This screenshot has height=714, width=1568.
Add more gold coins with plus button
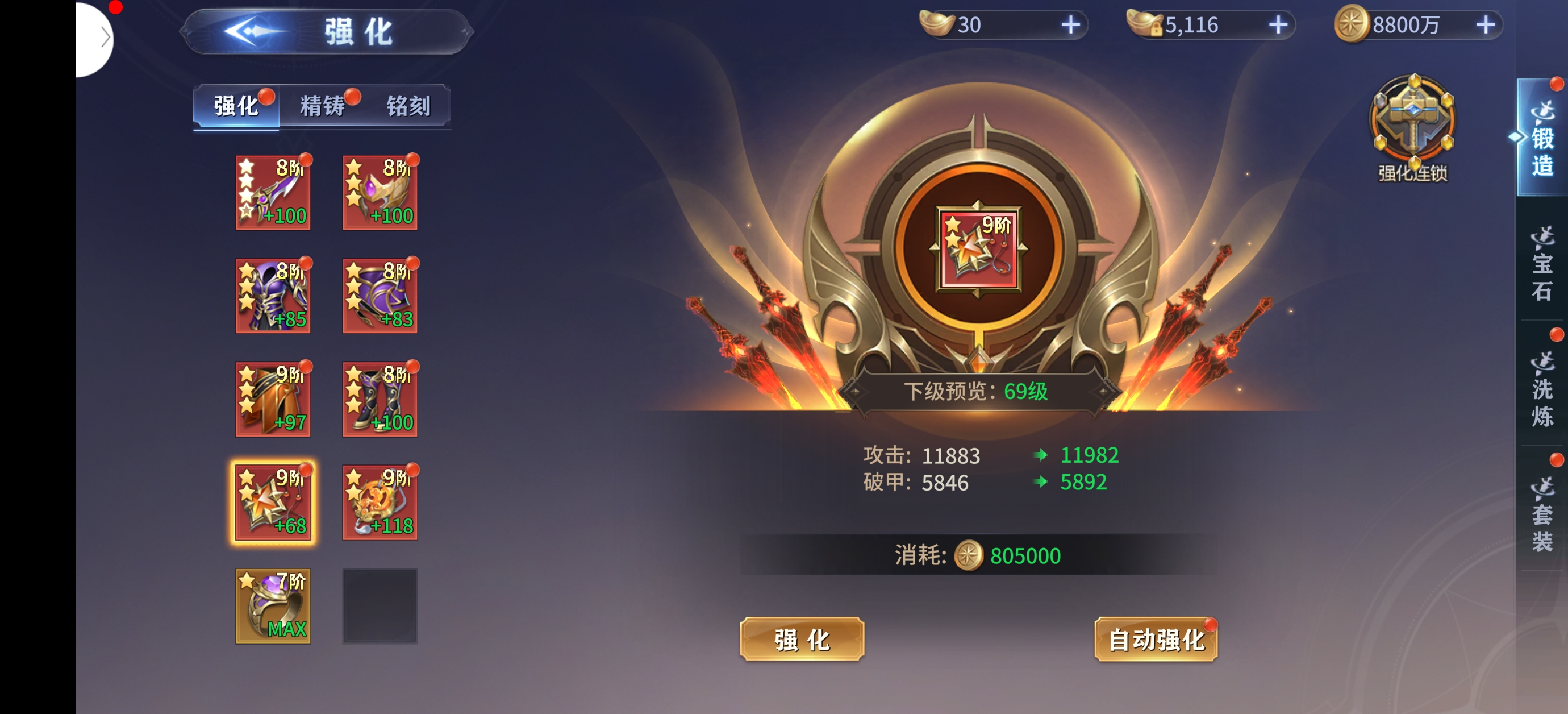(x=1485, y=25)
